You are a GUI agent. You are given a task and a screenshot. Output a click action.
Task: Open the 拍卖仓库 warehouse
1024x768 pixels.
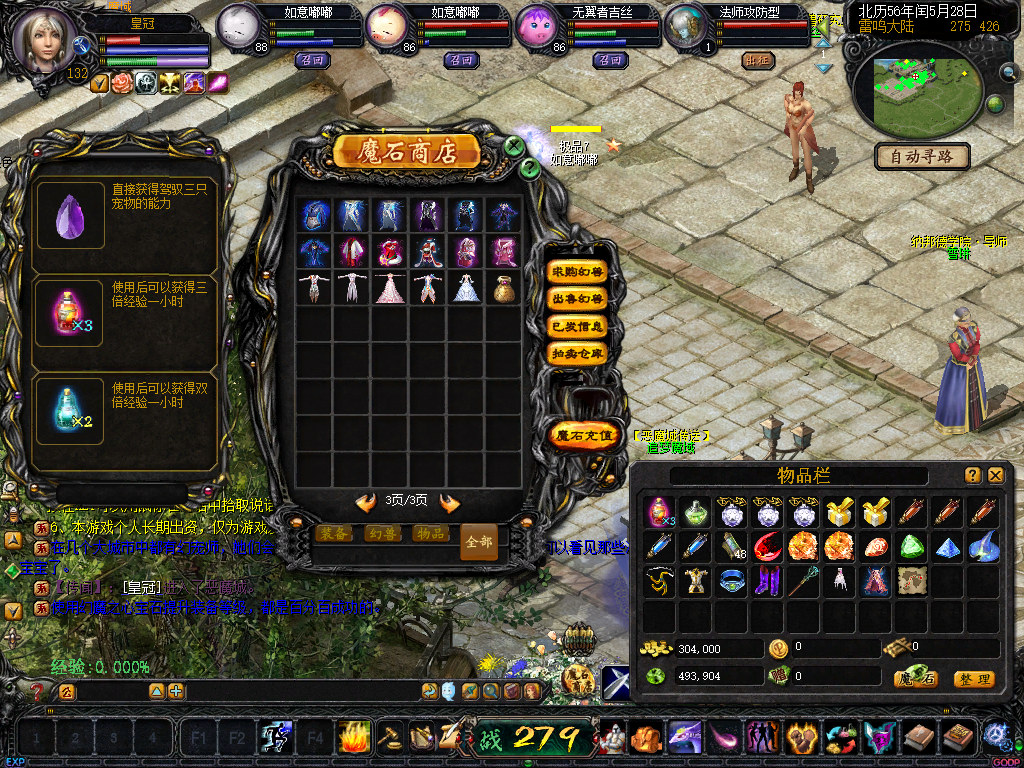578,353
